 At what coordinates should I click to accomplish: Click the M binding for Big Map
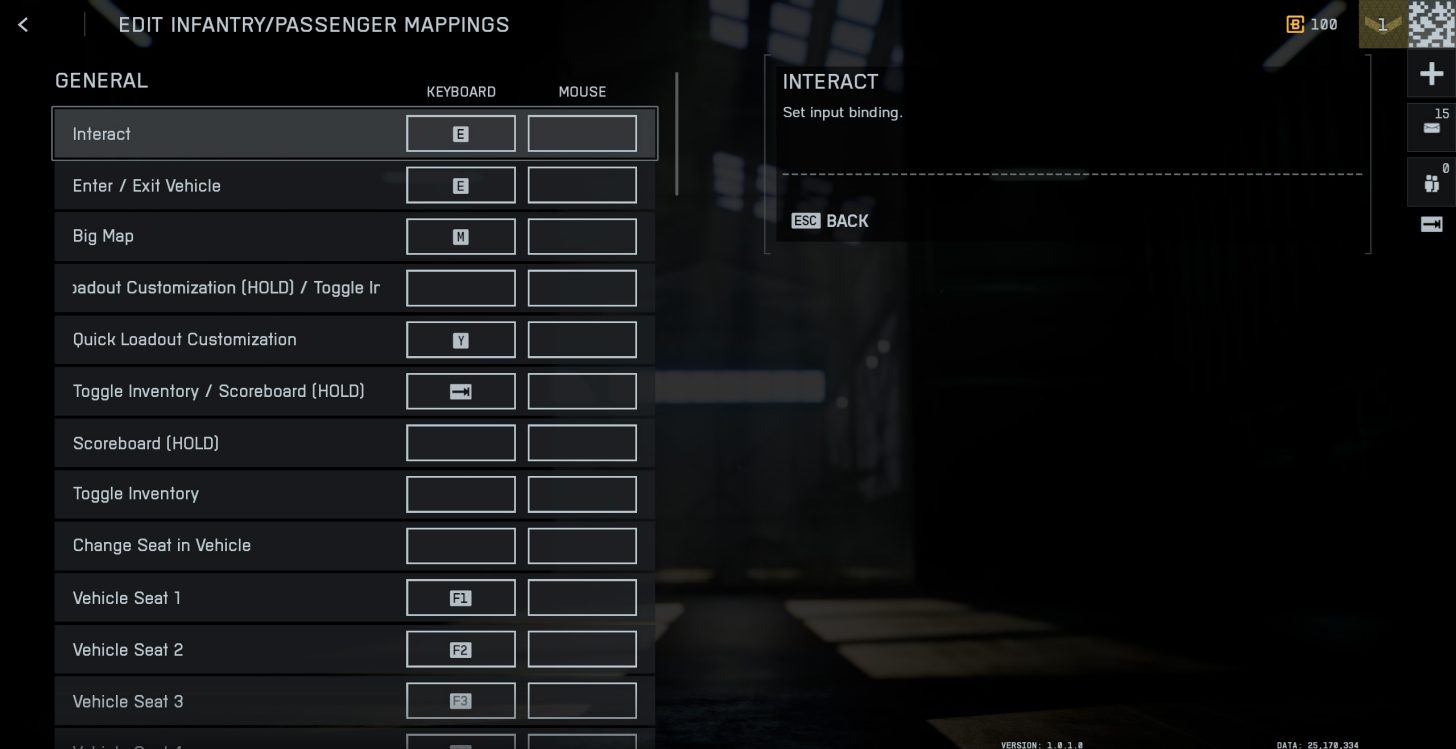point(460,236)
